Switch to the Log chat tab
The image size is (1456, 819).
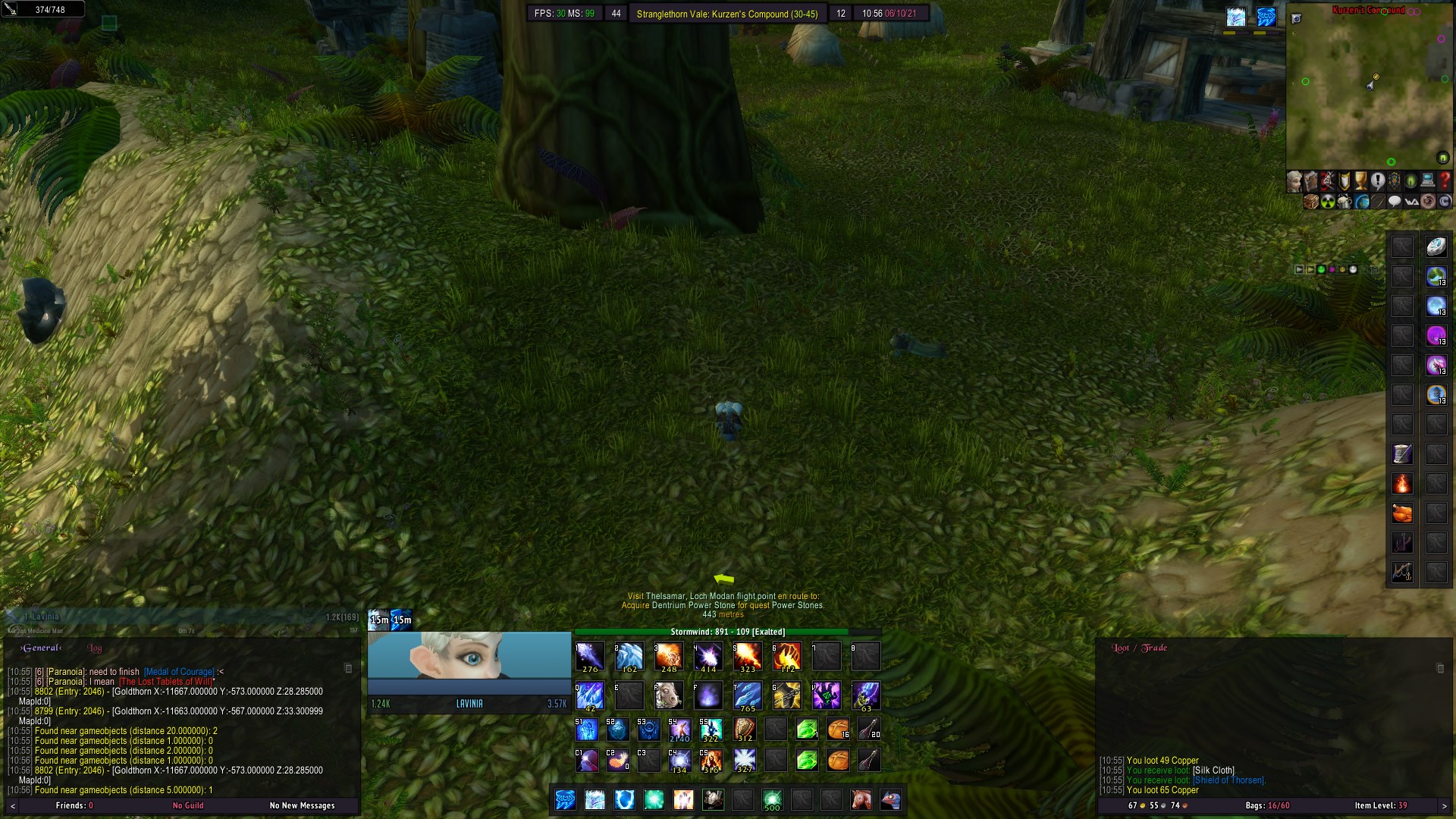click(x=94, y=648)
